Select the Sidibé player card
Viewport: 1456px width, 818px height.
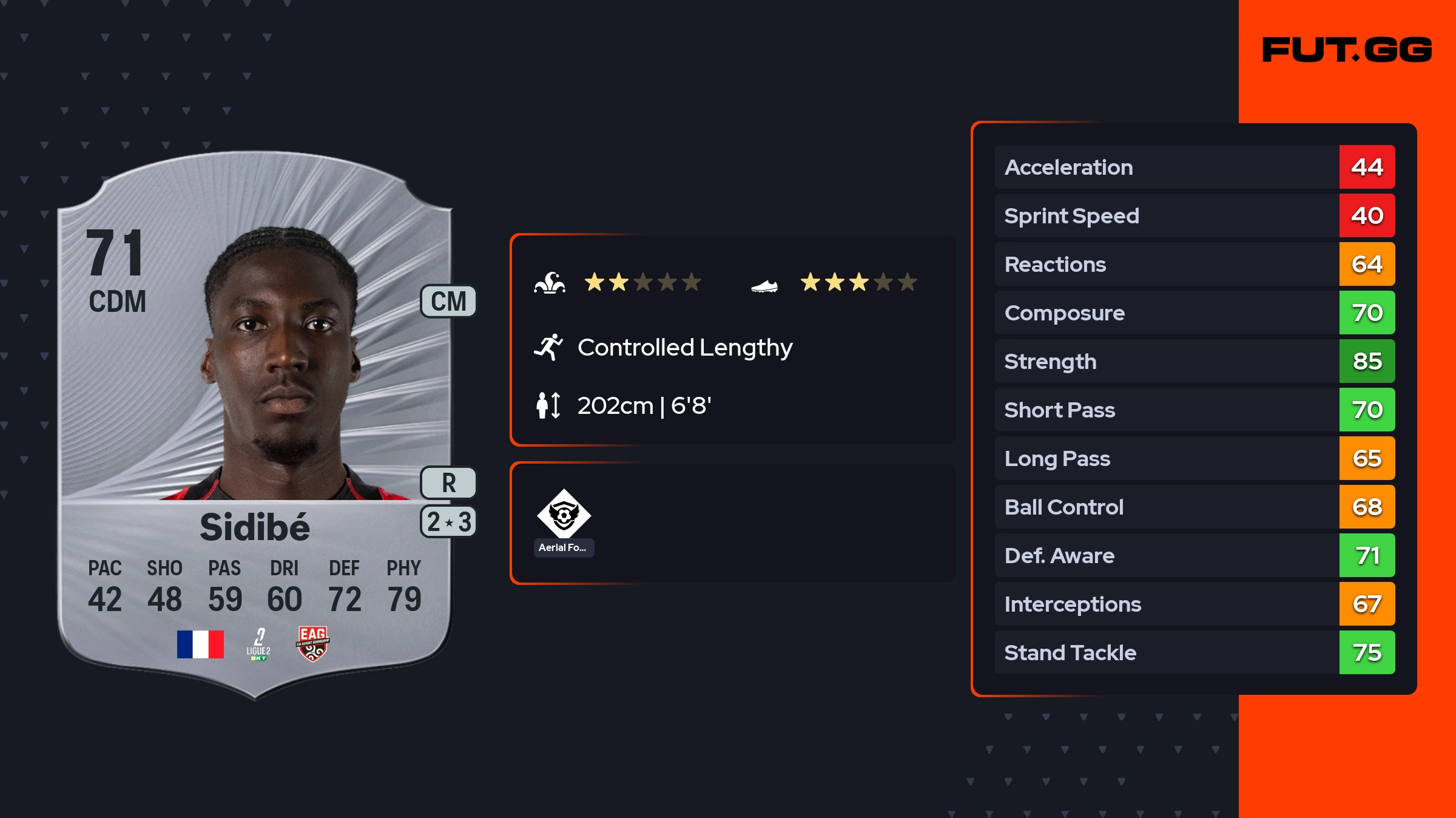[255, 425]
